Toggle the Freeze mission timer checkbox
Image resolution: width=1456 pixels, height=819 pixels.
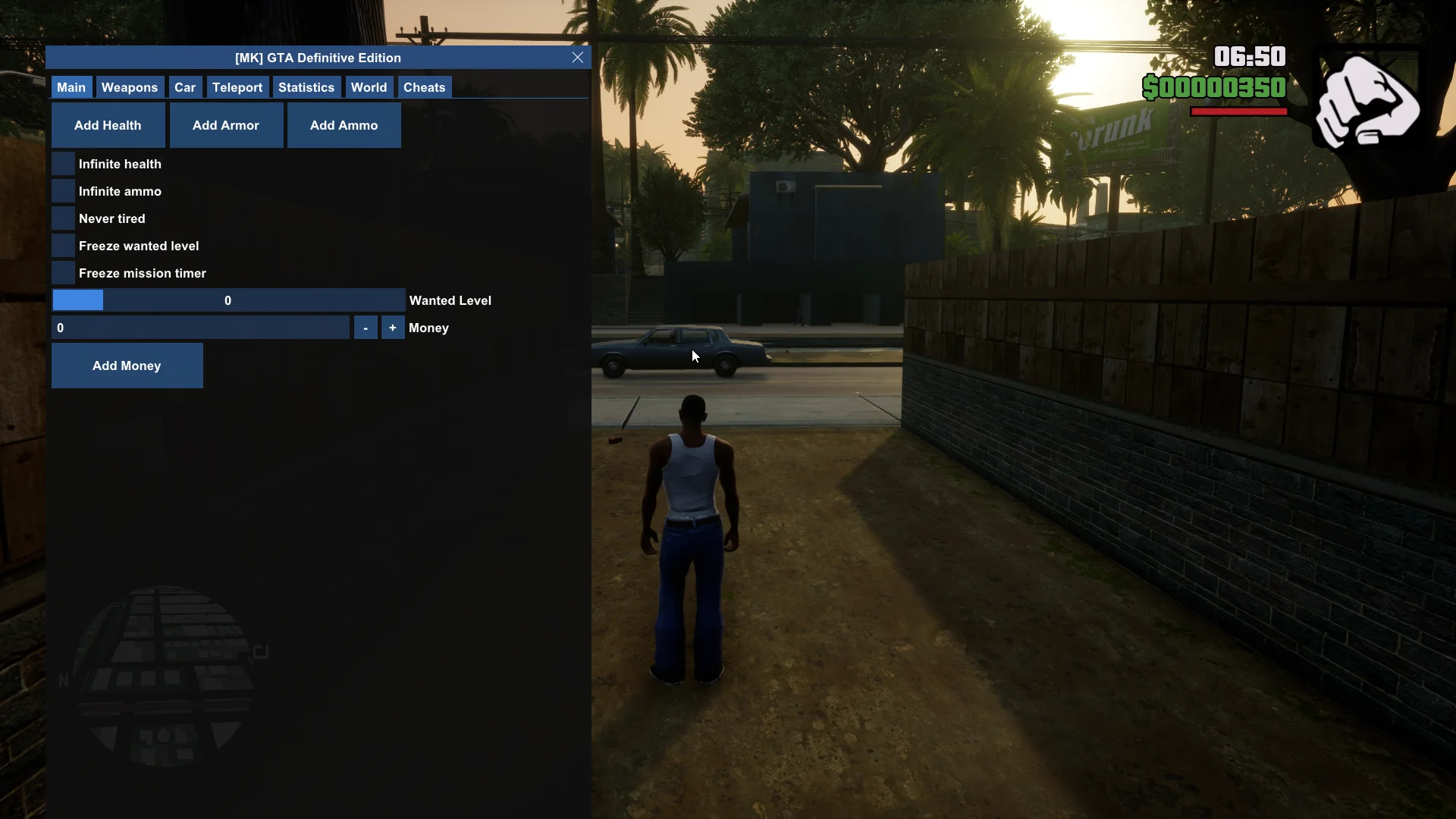64,273
